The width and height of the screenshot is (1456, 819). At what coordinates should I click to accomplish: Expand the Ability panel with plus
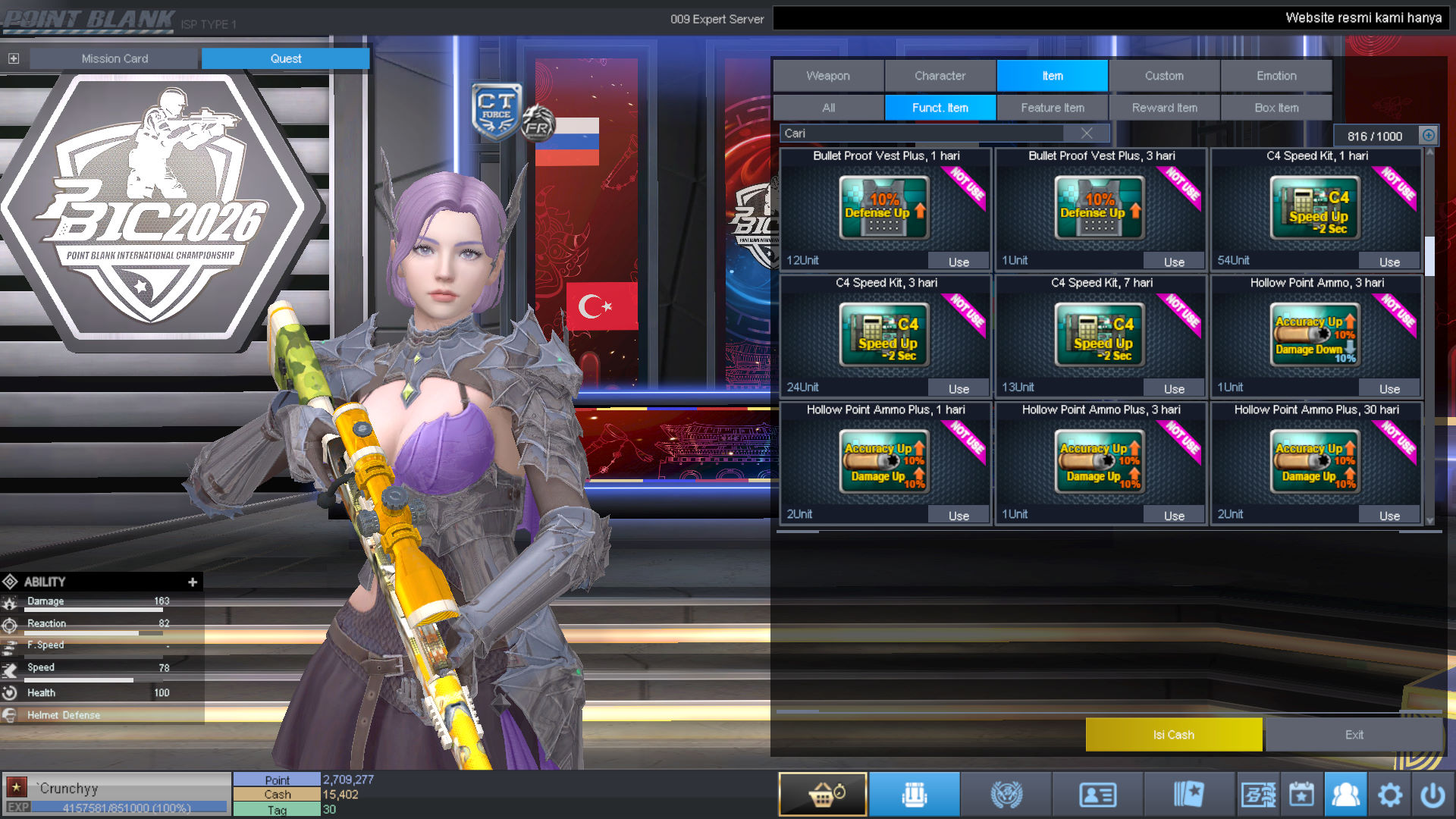pos(193,582)
